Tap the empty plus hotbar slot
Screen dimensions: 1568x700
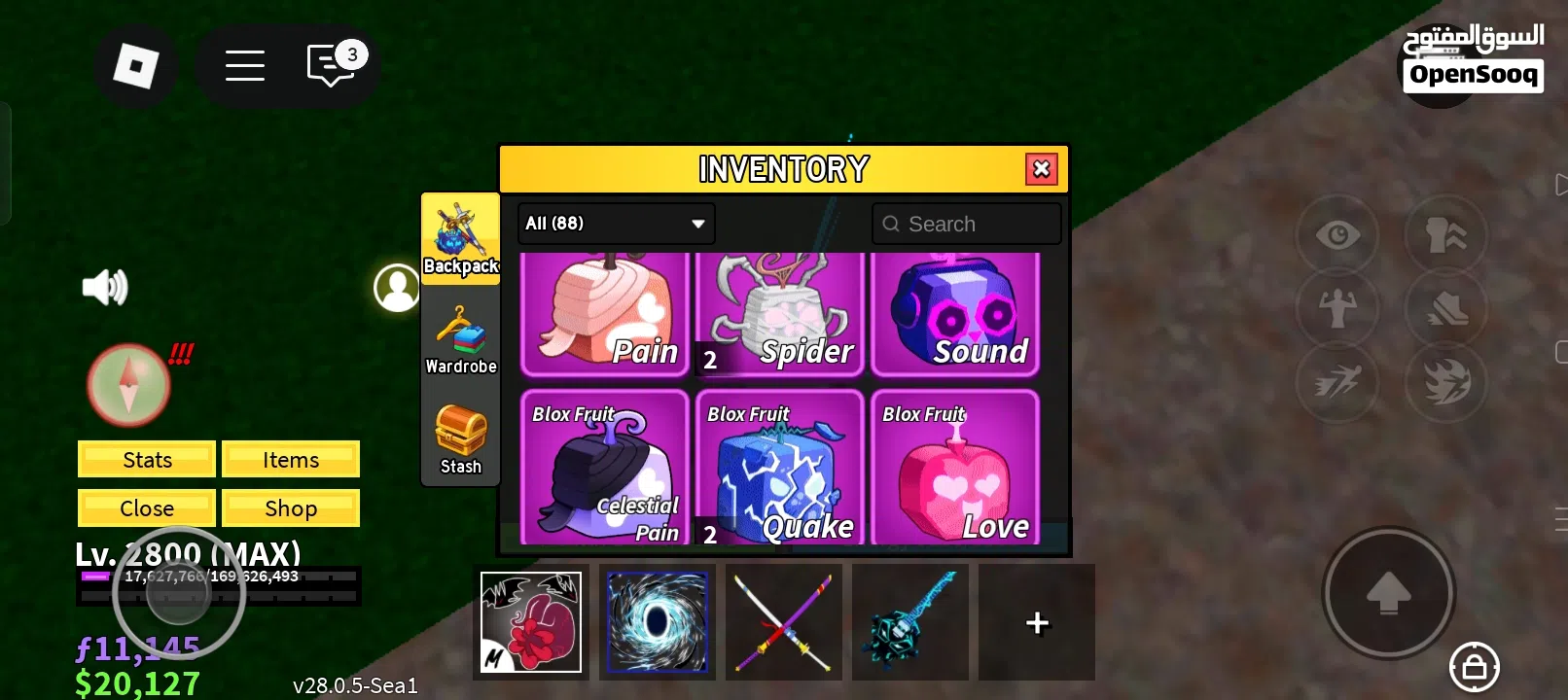(1037, 622)
